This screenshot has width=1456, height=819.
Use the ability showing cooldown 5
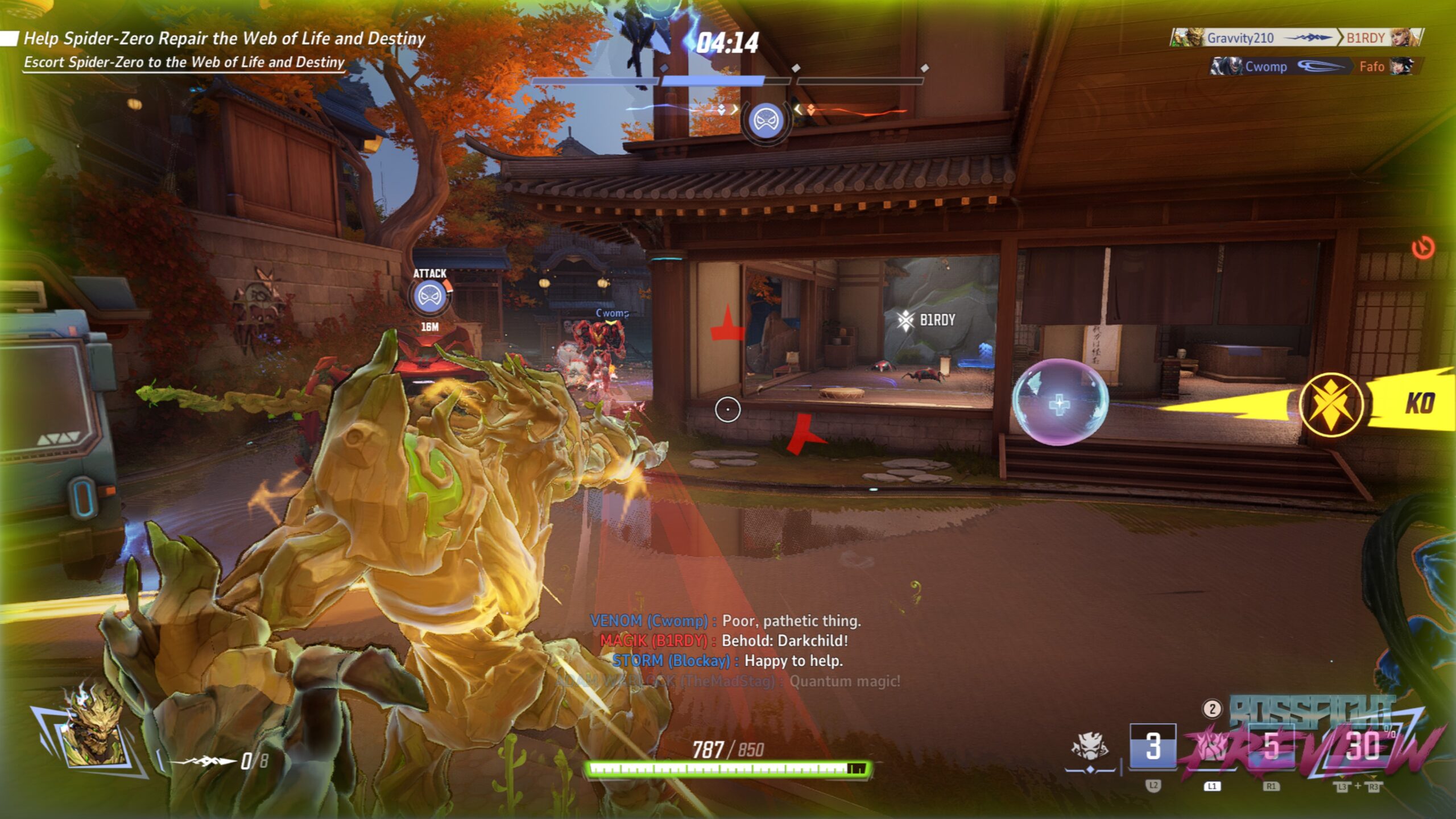pos(1271,746)
